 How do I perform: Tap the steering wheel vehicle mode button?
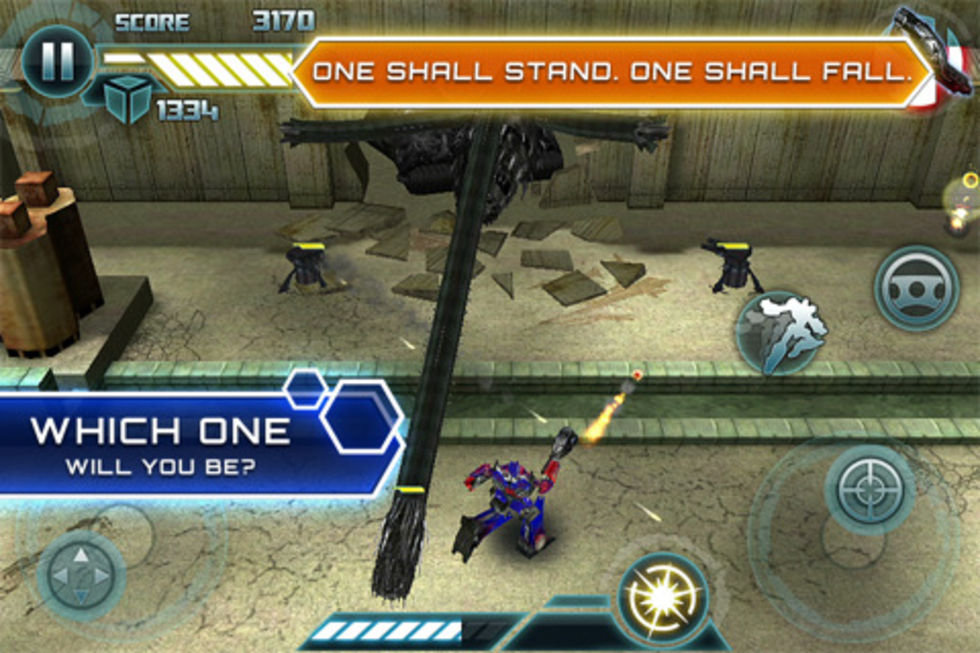916,288
